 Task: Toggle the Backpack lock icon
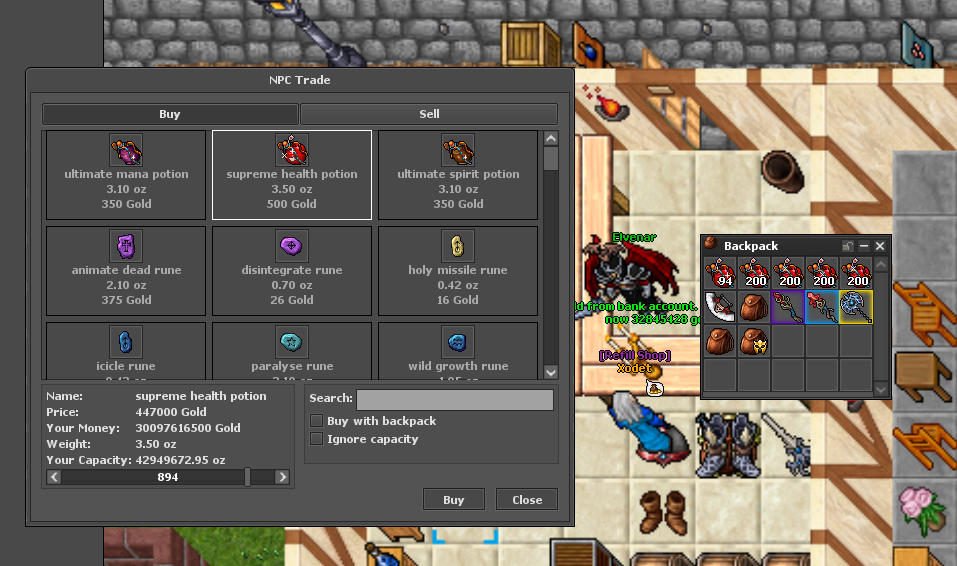(848, 246)
